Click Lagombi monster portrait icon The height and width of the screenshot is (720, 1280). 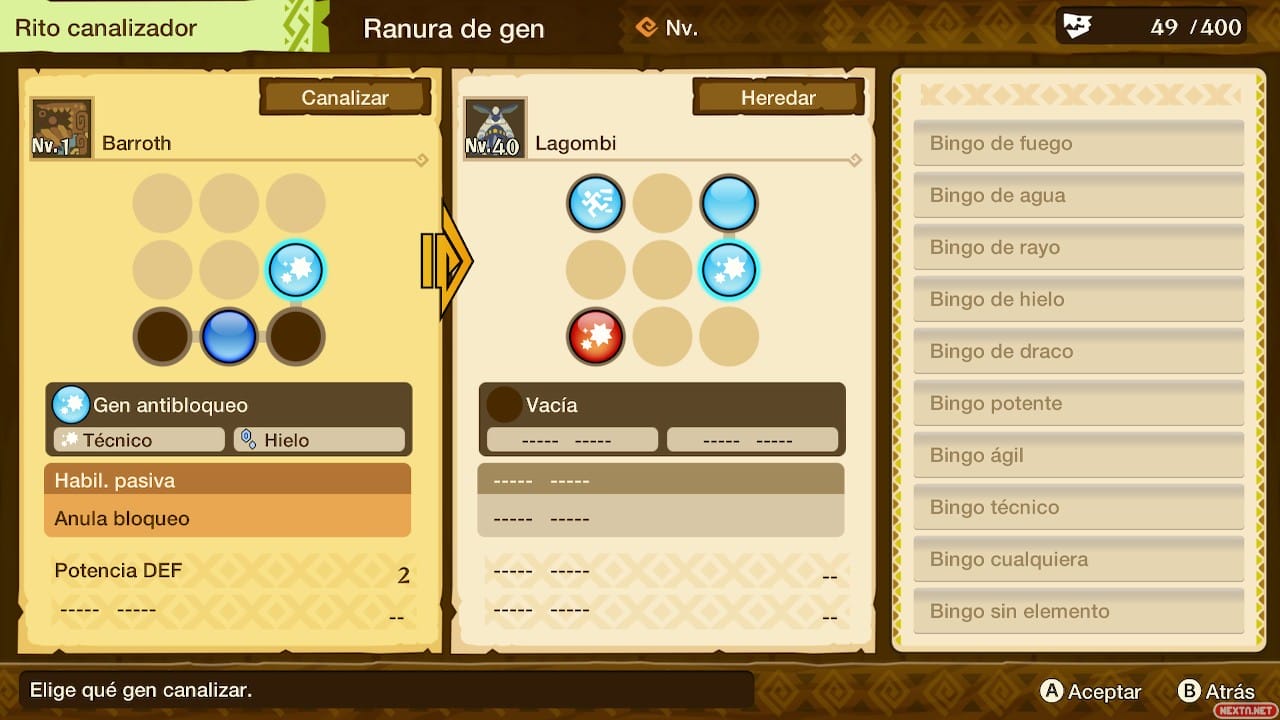[495, 128]
